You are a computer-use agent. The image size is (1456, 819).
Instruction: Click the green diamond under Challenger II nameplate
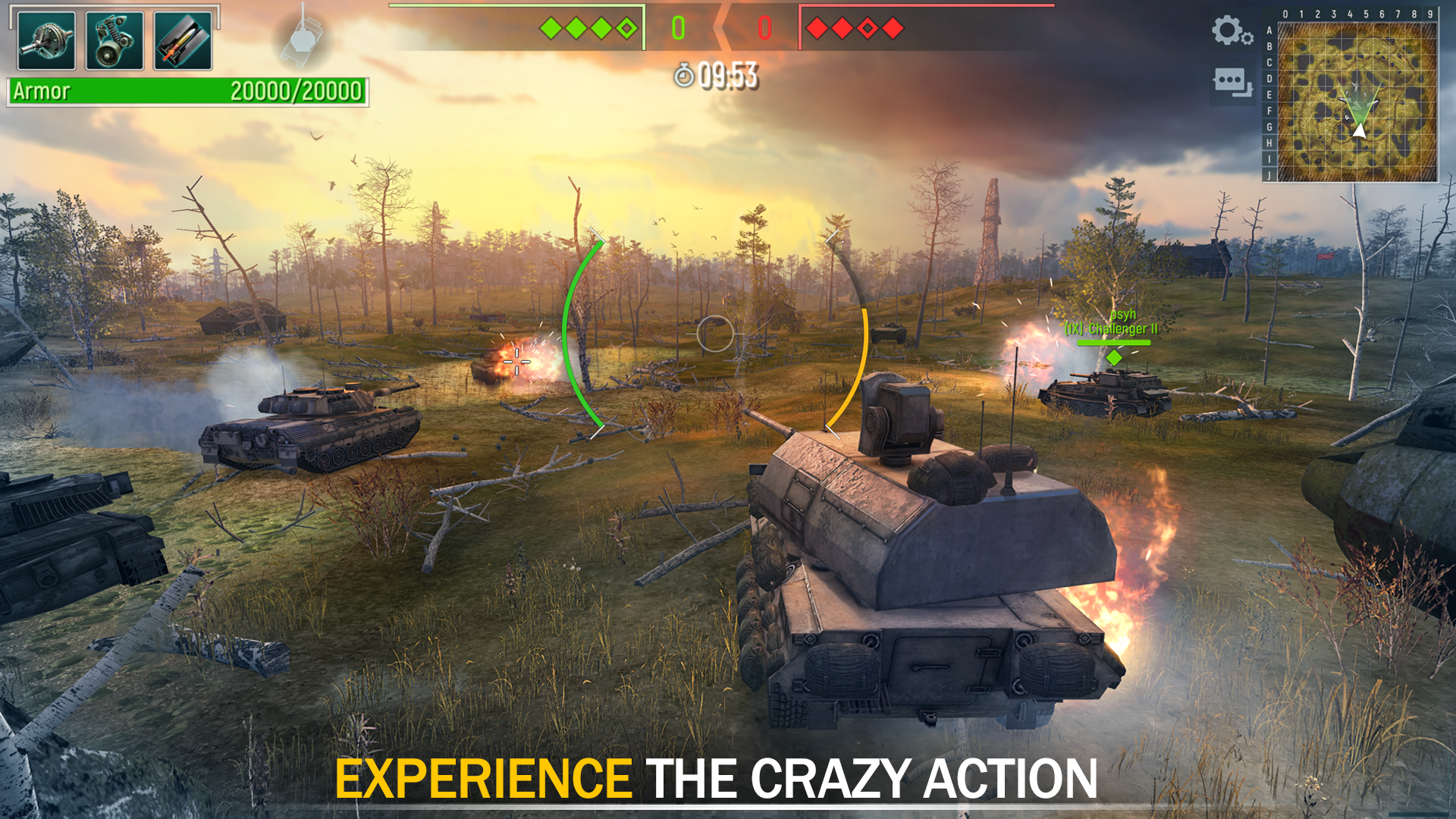[x=1112, y=356]
